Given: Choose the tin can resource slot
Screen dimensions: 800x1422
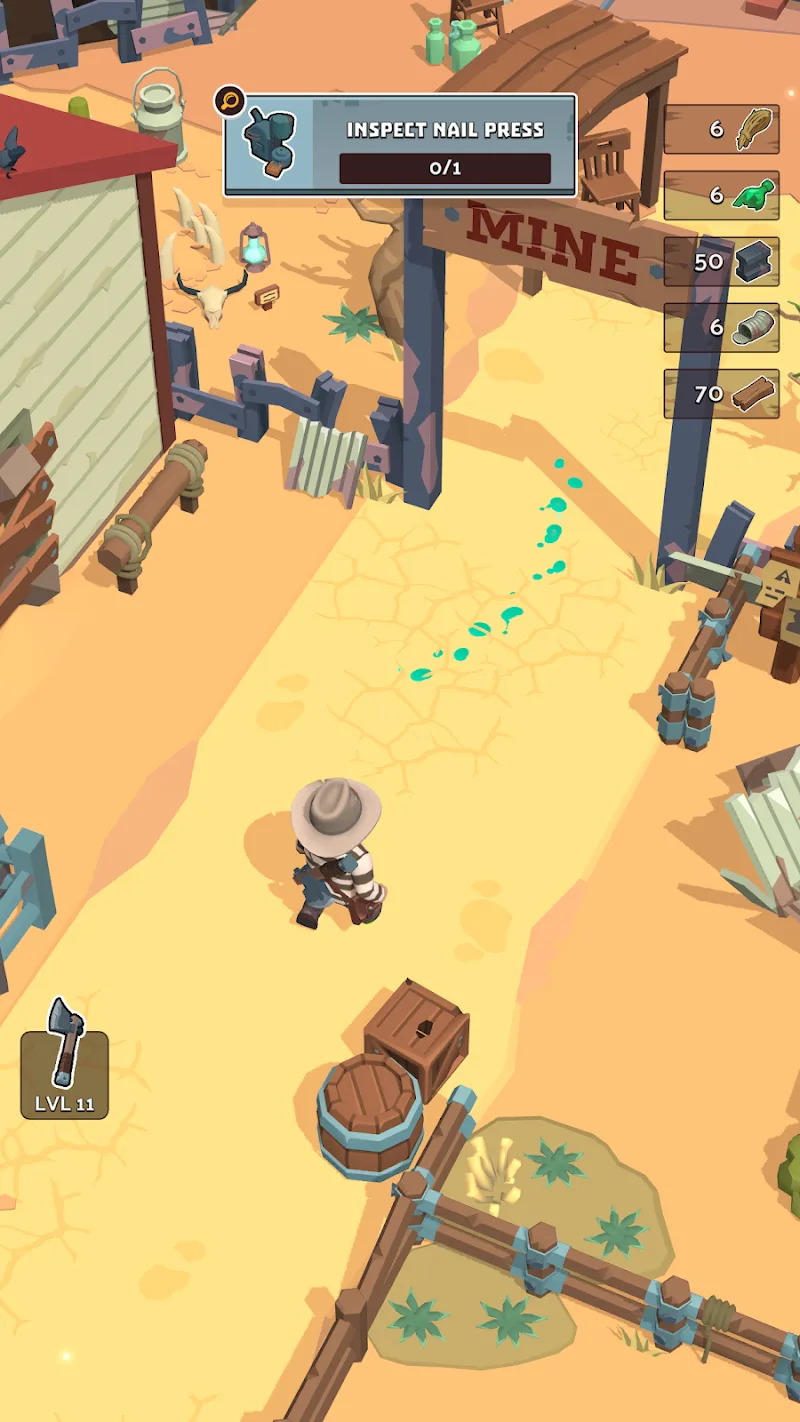Looking at the screenshot, I should (x=721, y=328).
